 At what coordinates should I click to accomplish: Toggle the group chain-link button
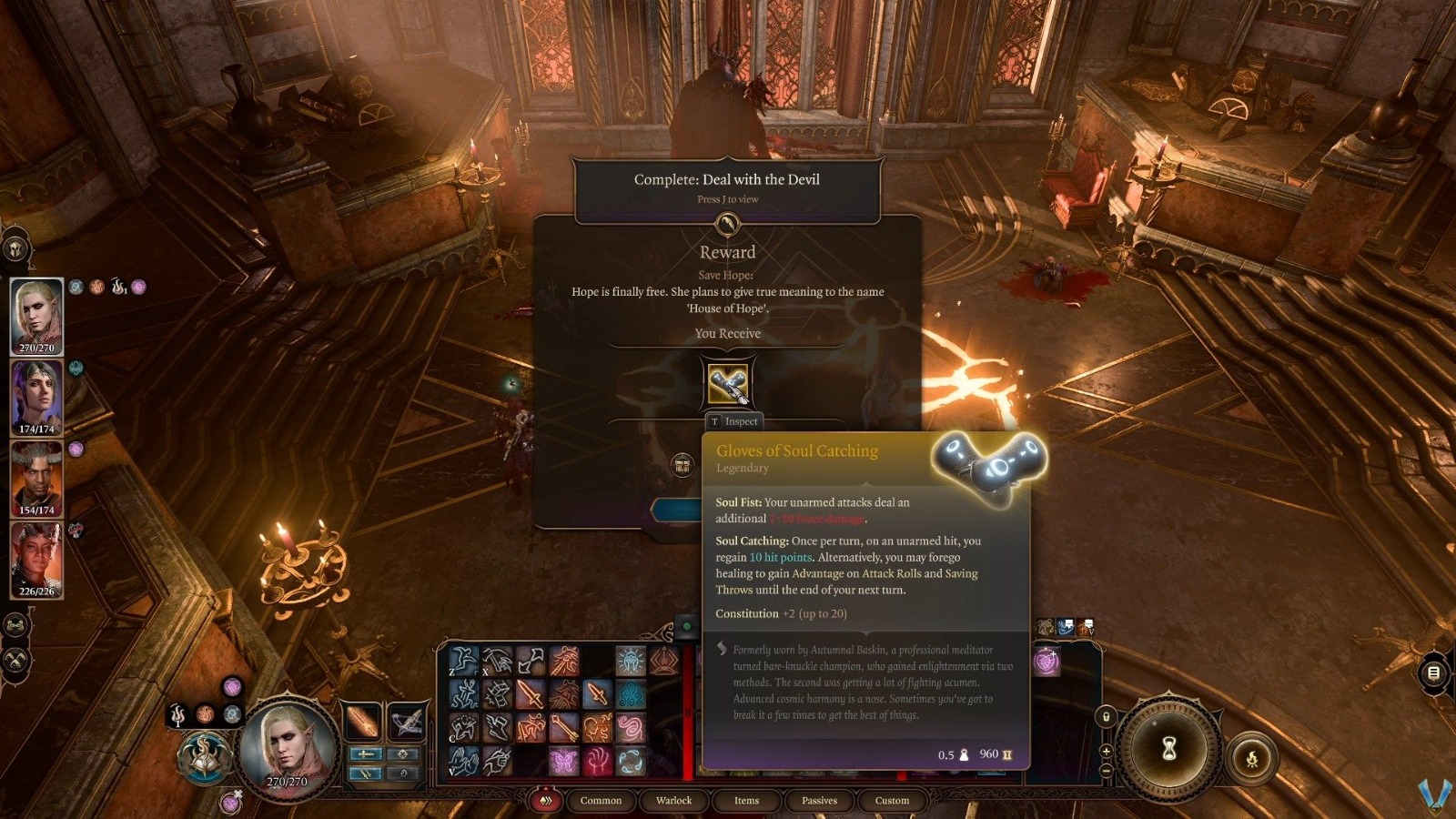(x=15, y=625)
